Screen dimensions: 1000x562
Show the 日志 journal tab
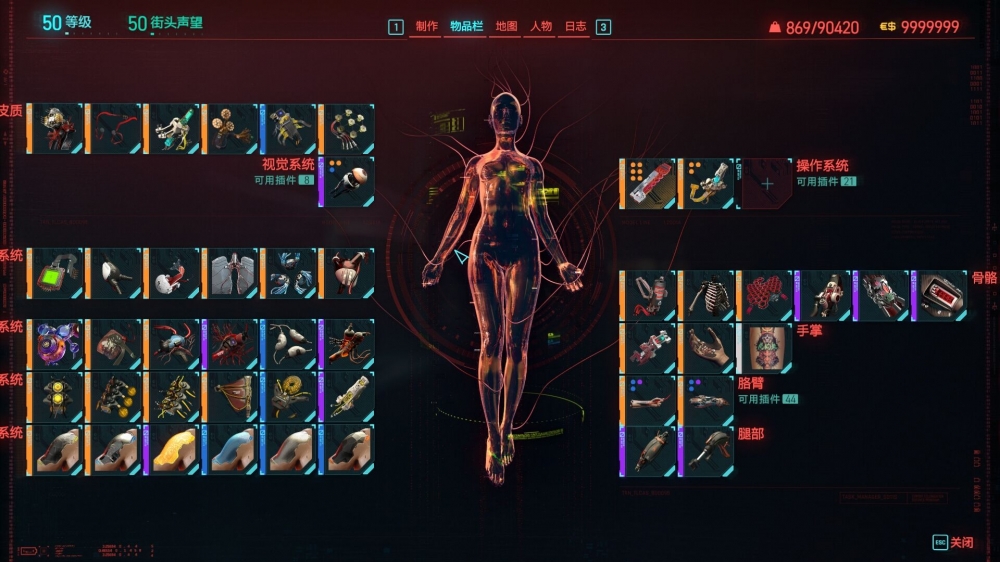[x=576, y=27]
